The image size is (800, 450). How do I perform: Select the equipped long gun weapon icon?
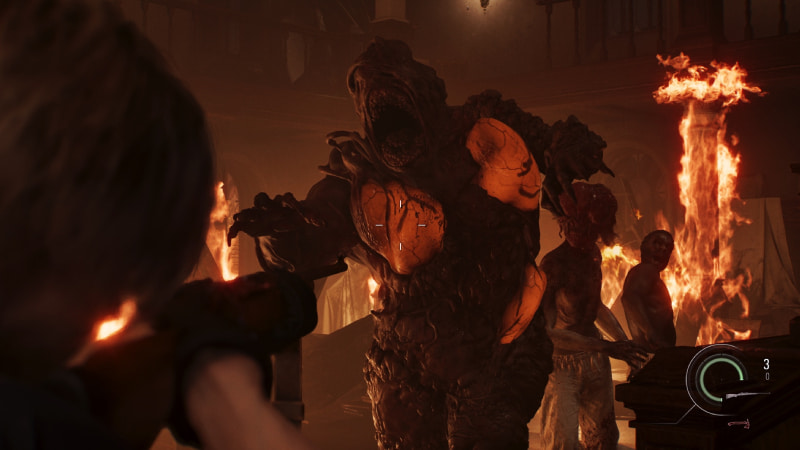[748, 396]
